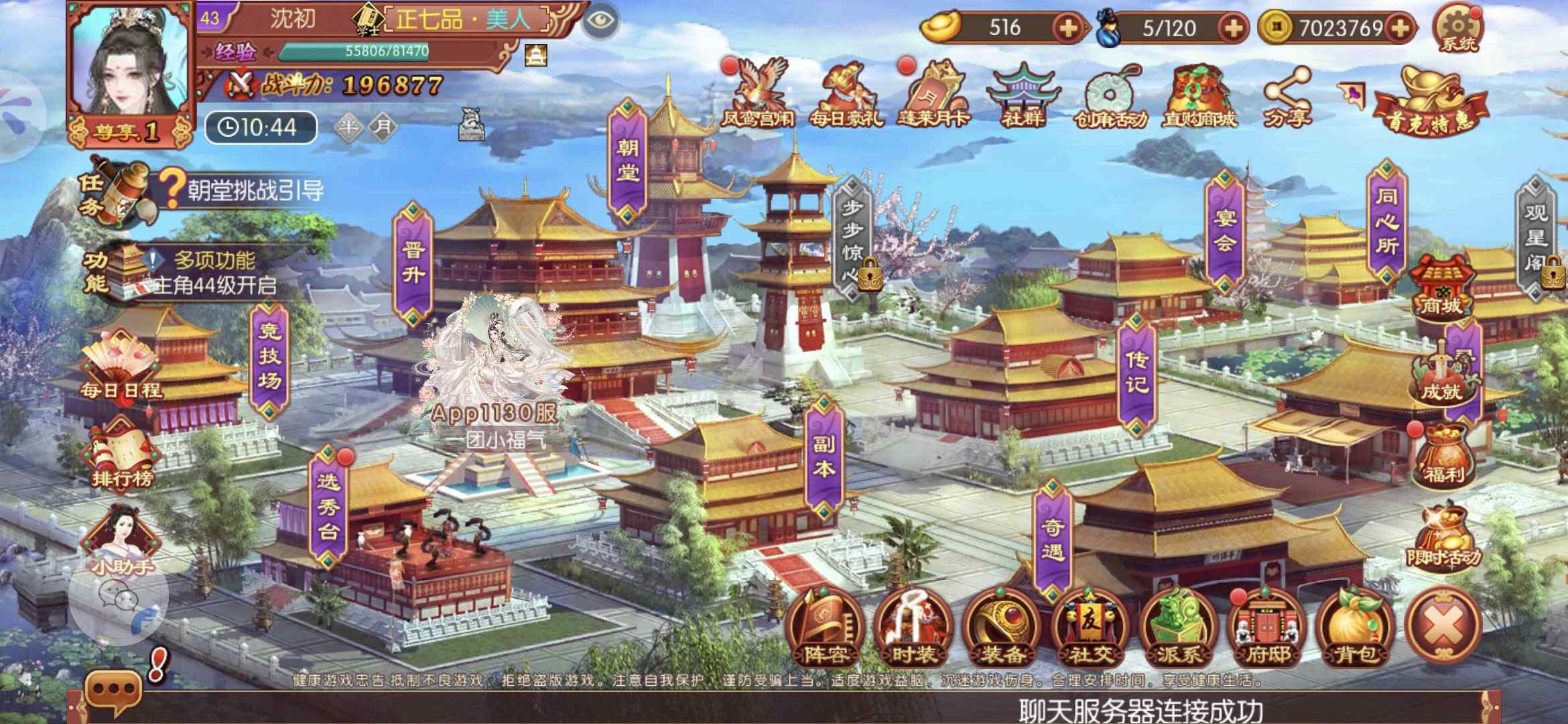Claim the 每日豪礼 daily gift
Screen dimensions: 1568x724
click(x=846, y=95)
